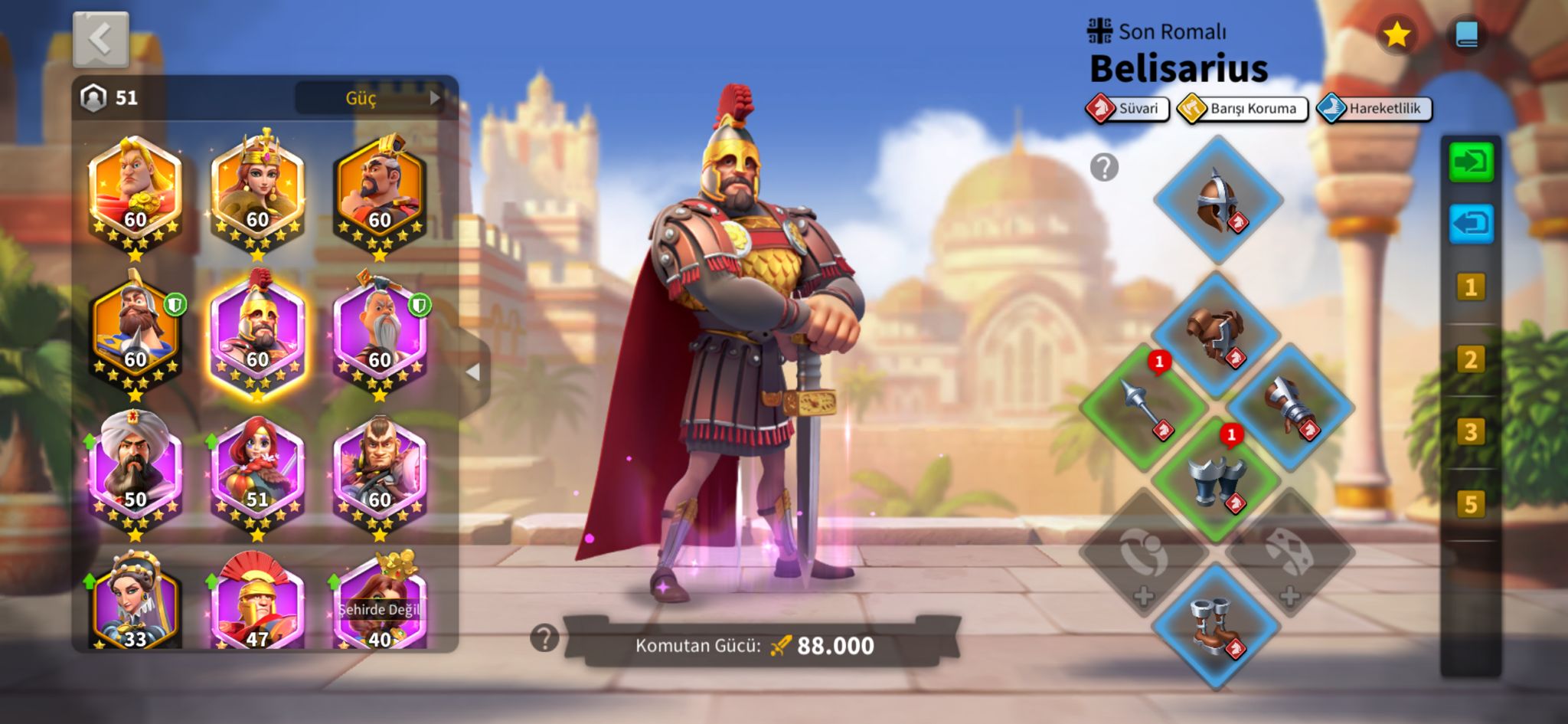The width and height of the screenshot is (1568, 724).
Task: Select the selected Belisarius portrait in the list
Action: (x=257, y=336)
